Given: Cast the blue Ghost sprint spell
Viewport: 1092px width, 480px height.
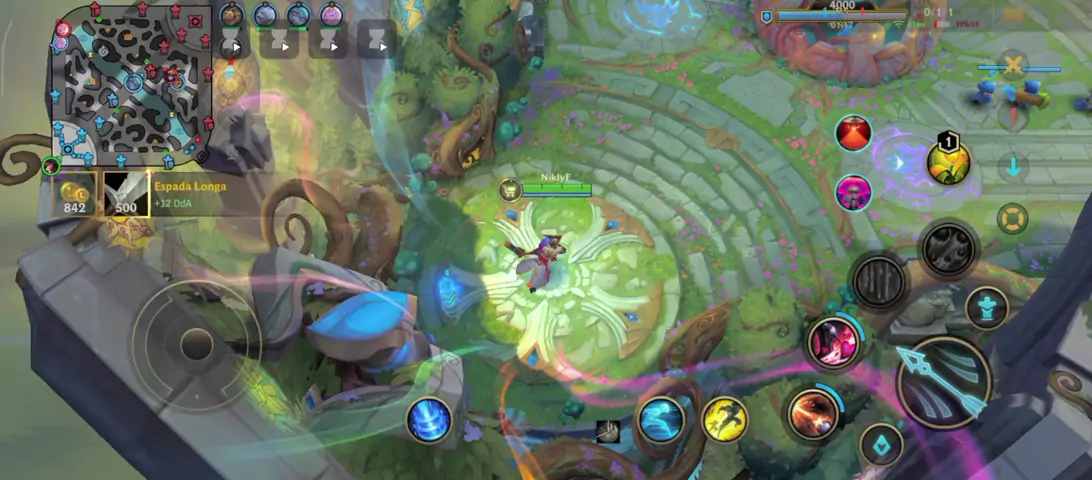Looking at the screenshot, I should coord(661,419).
